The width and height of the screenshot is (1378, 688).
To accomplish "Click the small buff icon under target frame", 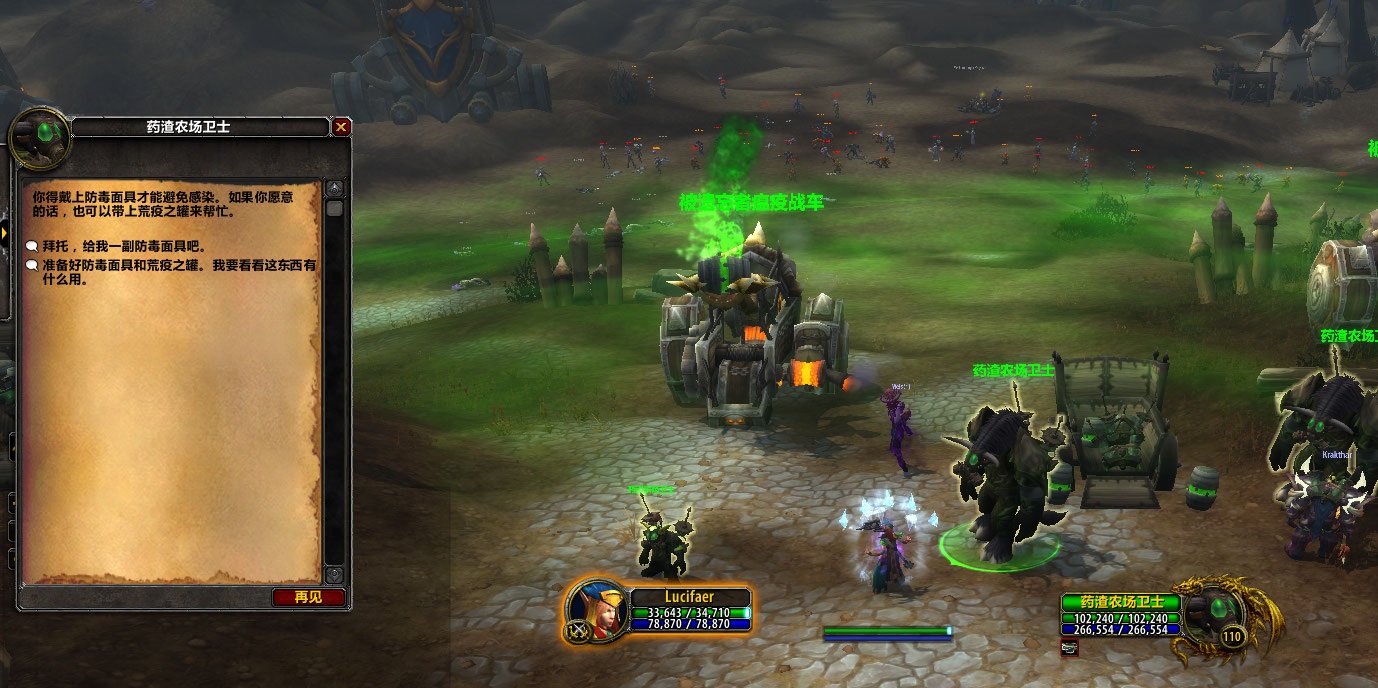I will coord(1069,647).
